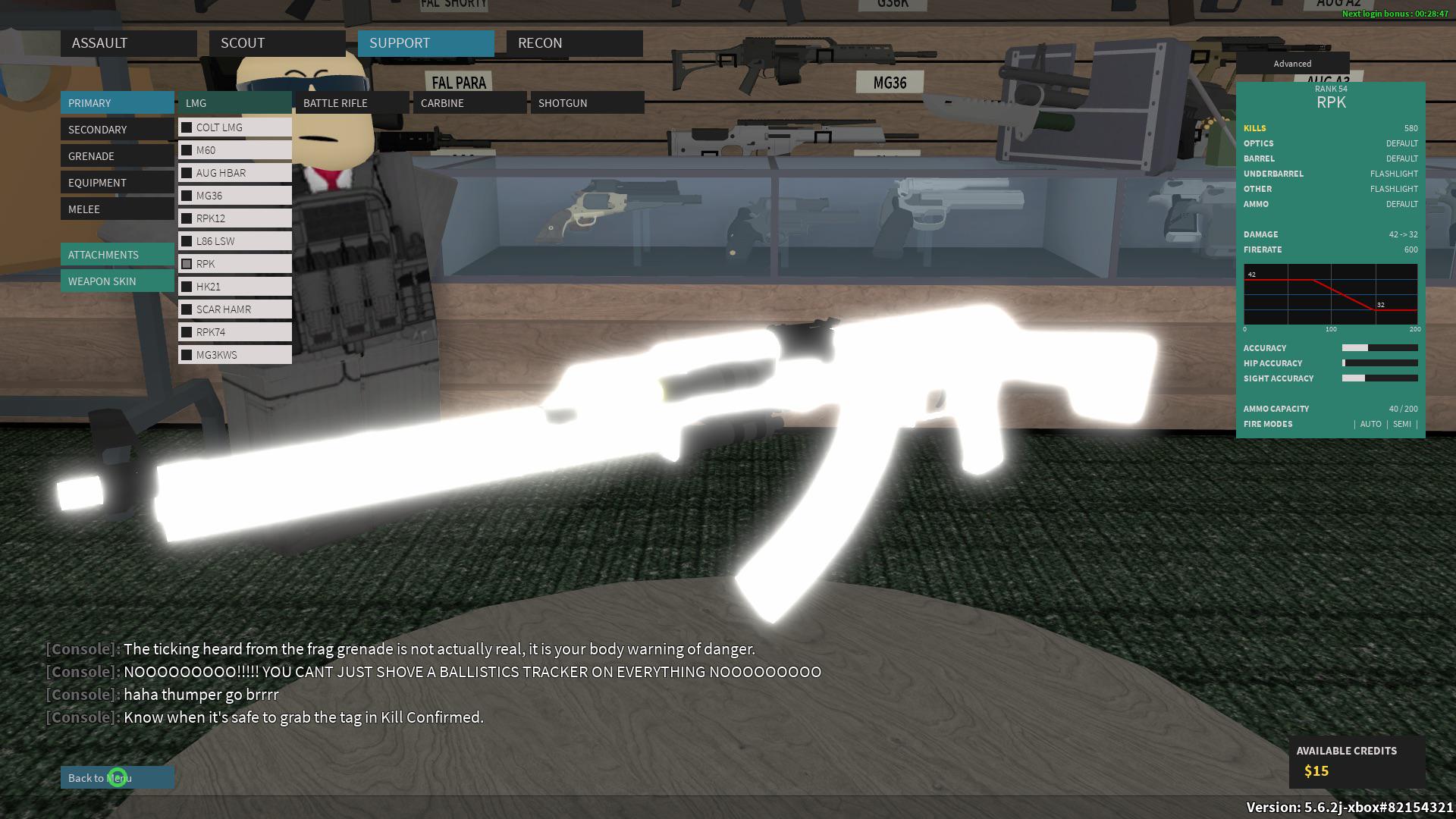The width and height of the screenshot is (1456, 819).
Task: Open the WEAPON SKIN menu
Action: (102, 281)
